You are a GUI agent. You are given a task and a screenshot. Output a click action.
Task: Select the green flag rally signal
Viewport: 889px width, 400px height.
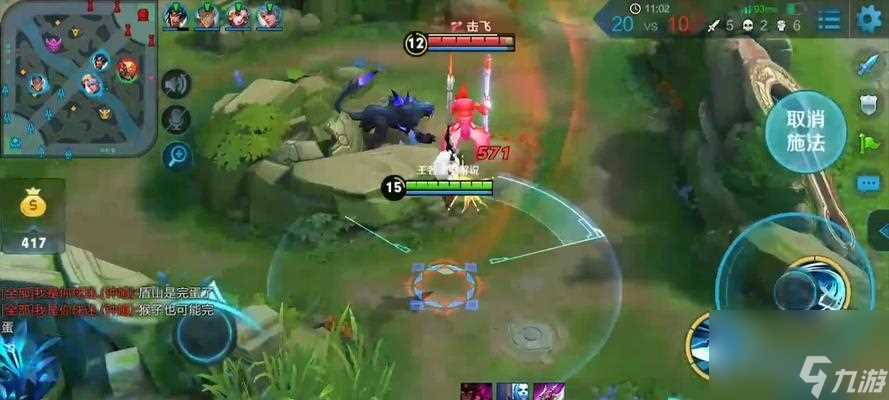tap(867, 144)
